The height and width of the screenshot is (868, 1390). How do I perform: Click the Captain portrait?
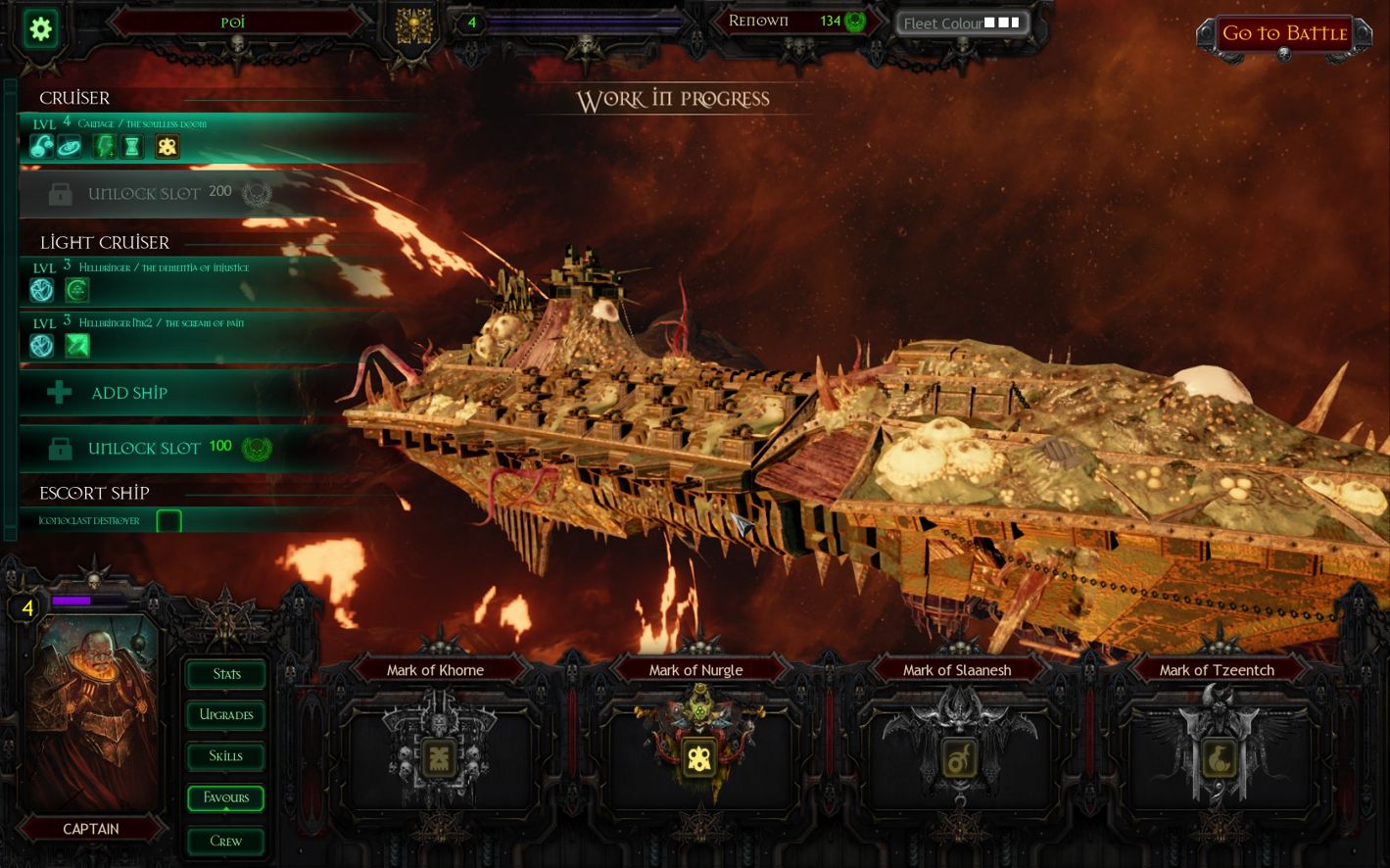(x=91, y=715)
